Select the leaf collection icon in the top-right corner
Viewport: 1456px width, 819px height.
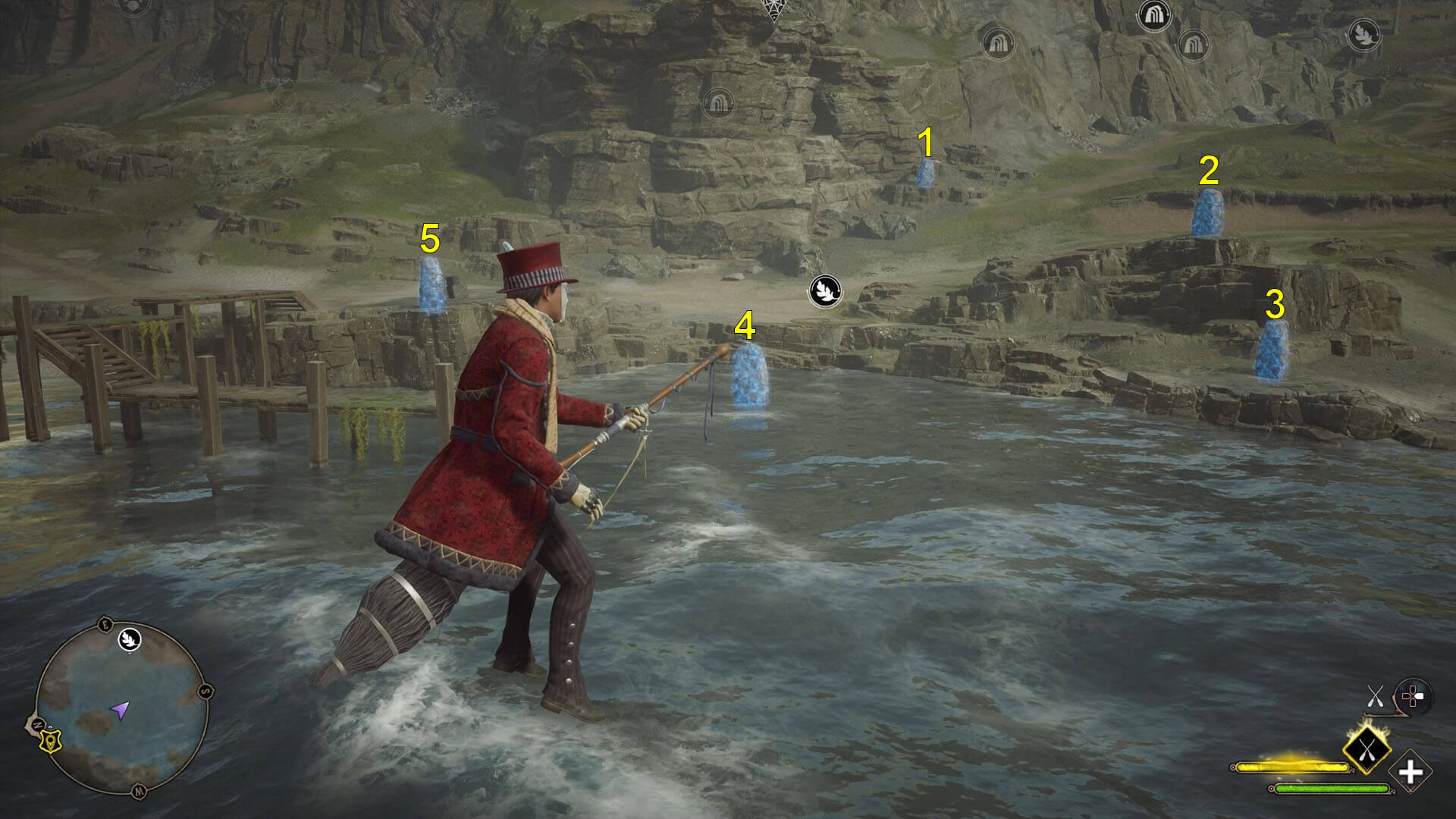(x=1366, y=35)
